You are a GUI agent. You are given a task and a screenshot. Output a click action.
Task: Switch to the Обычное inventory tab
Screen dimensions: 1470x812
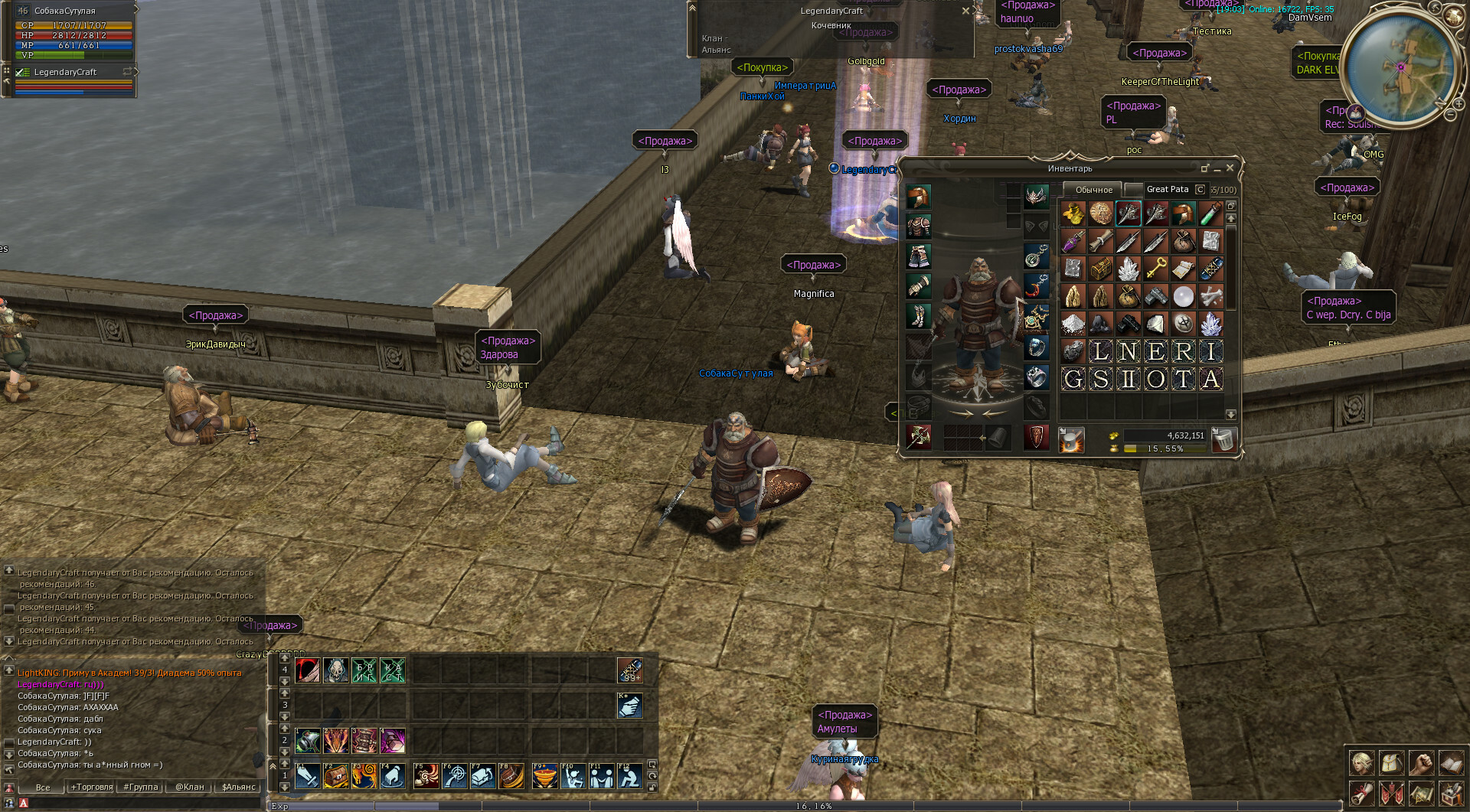(1093, 190)
